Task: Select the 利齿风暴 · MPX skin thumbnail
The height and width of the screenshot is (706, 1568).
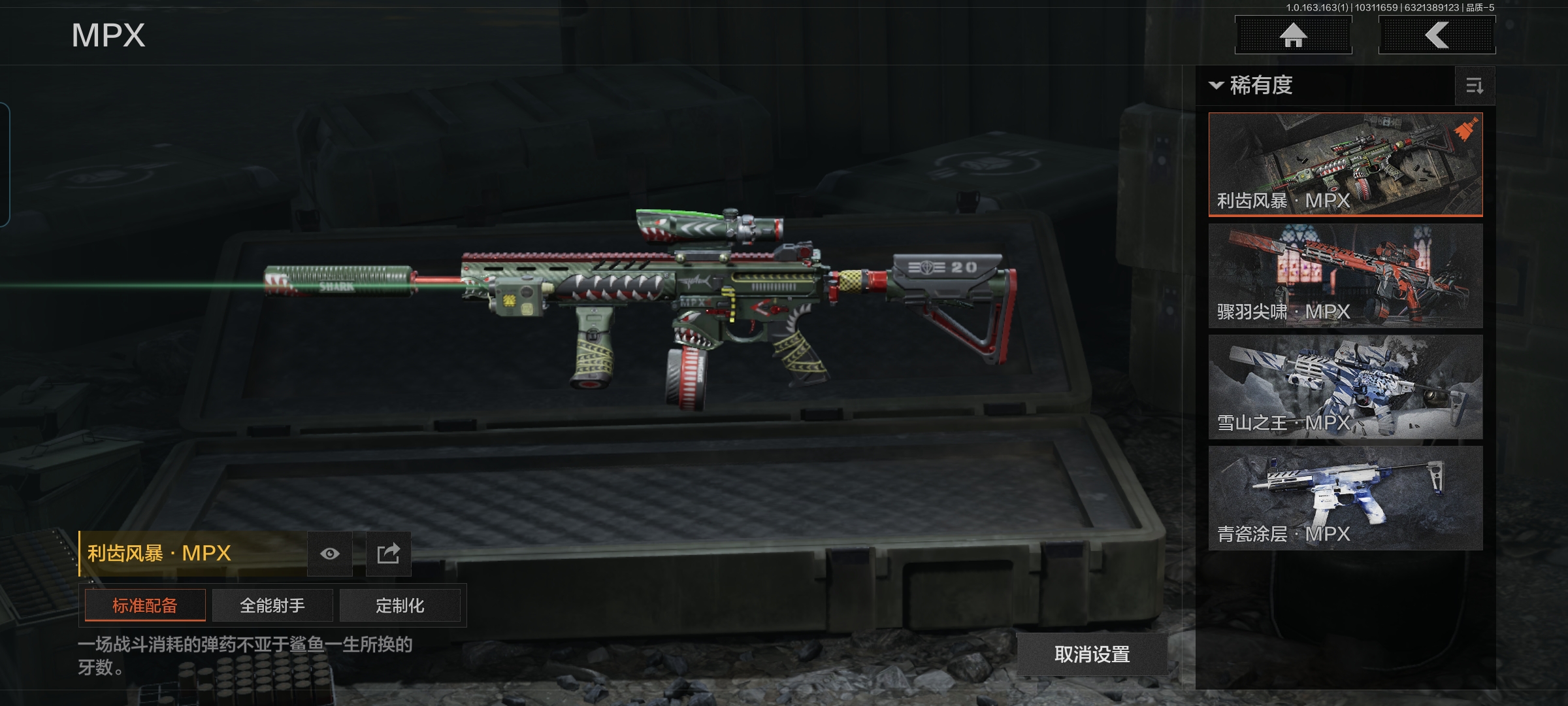Action: point(1345,163)
